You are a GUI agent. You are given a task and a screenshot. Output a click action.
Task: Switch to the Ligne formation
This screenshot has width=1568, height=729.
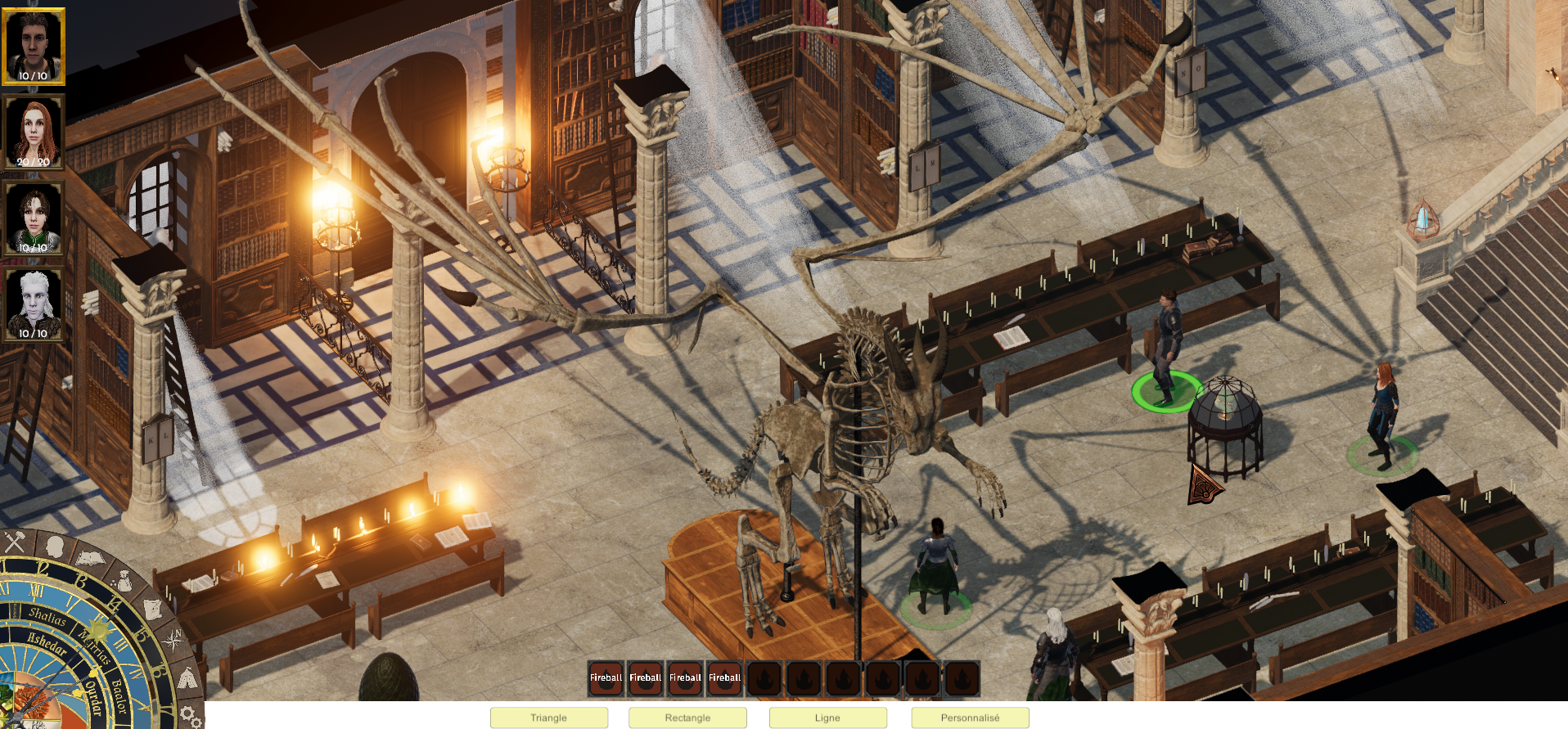click(827, 718)
